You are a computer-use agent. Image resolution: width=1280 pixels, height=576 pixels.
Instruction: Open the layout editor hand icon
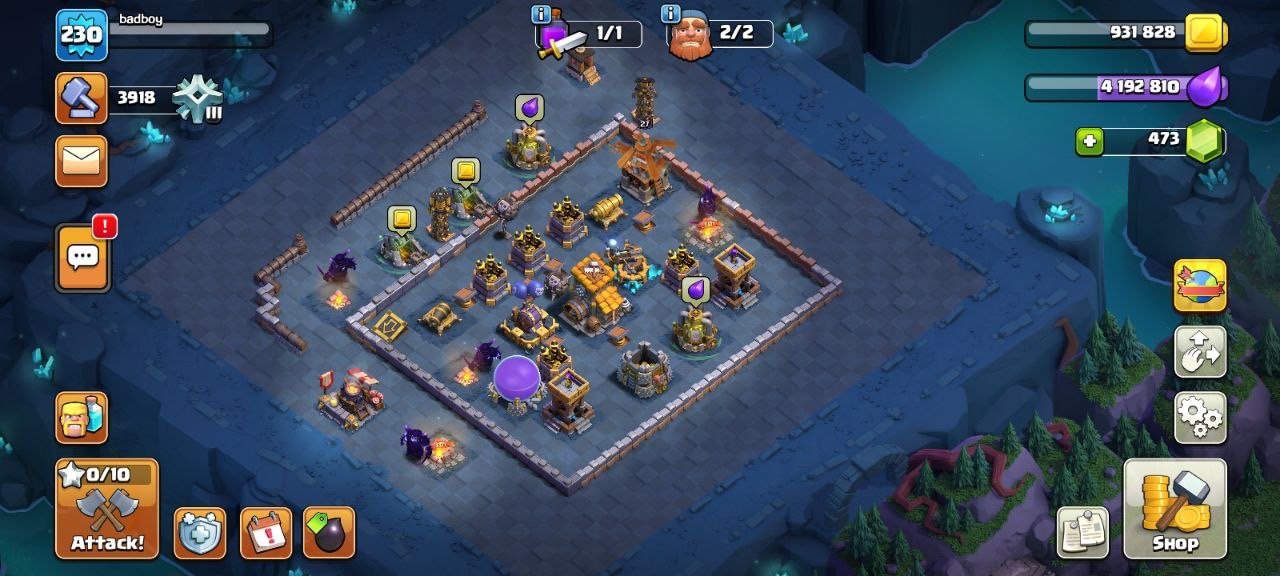click(x=1199, y=351)
